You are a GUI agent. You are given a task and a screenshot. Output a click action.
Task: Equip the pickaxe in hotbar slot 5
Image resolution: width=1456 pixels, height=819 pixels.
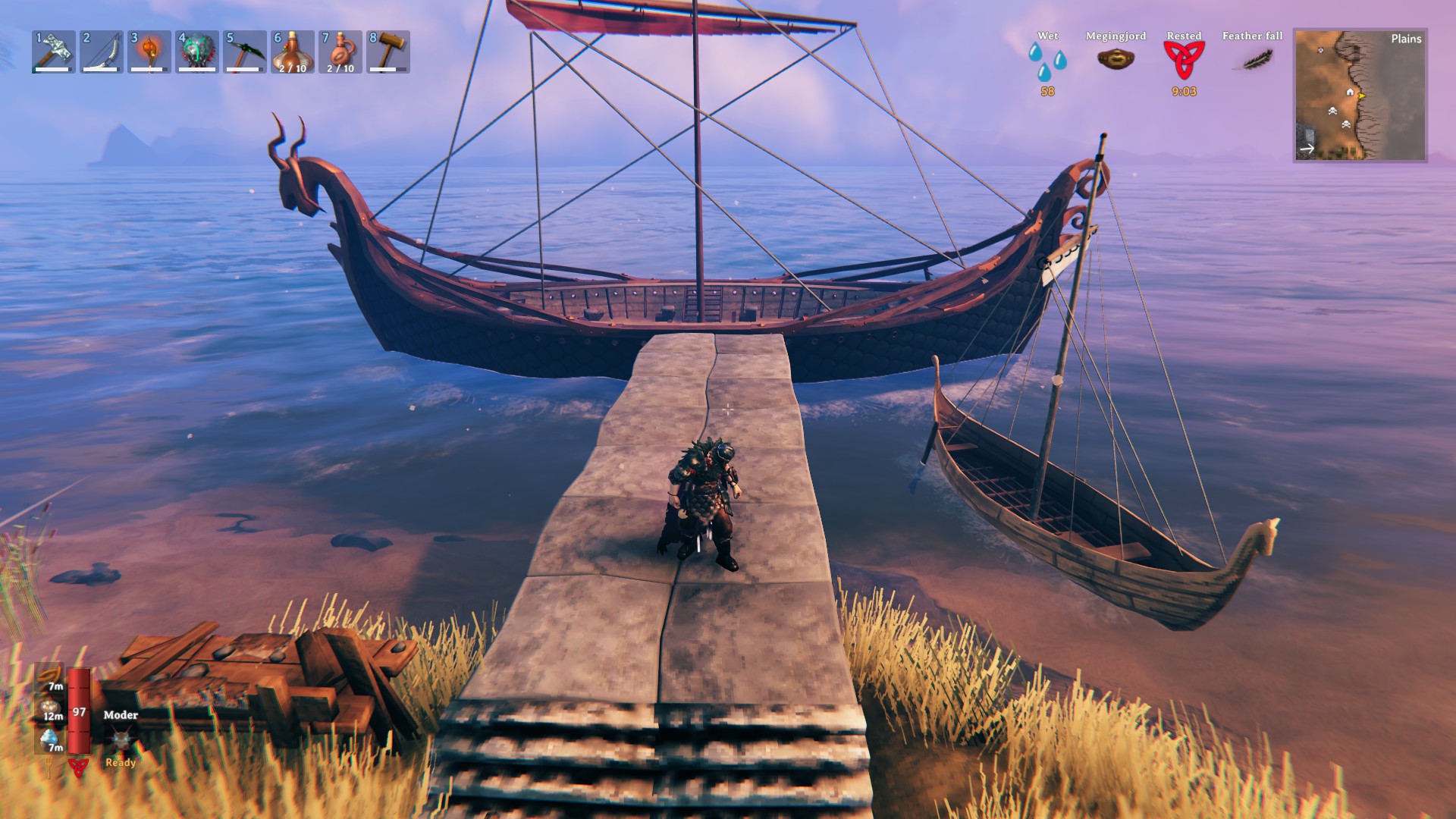point(244,52)
